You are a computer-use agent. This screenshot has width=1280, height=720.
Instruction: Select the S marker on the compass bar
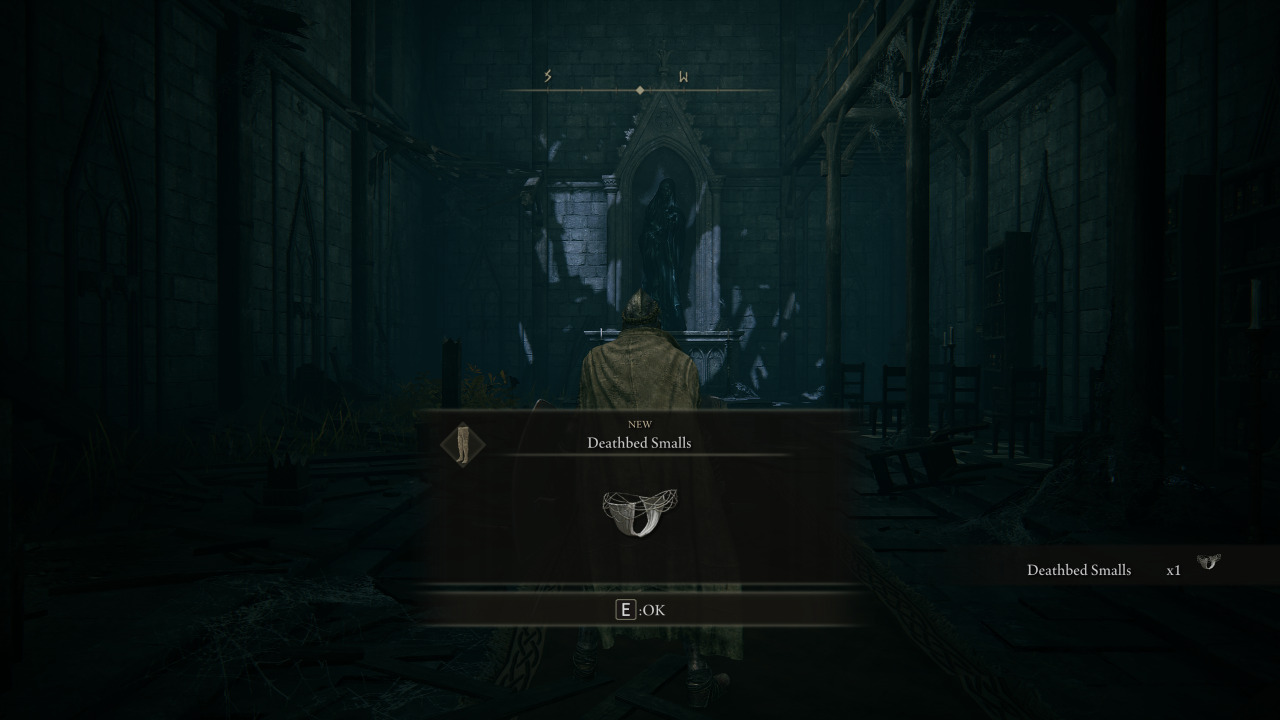547,74
